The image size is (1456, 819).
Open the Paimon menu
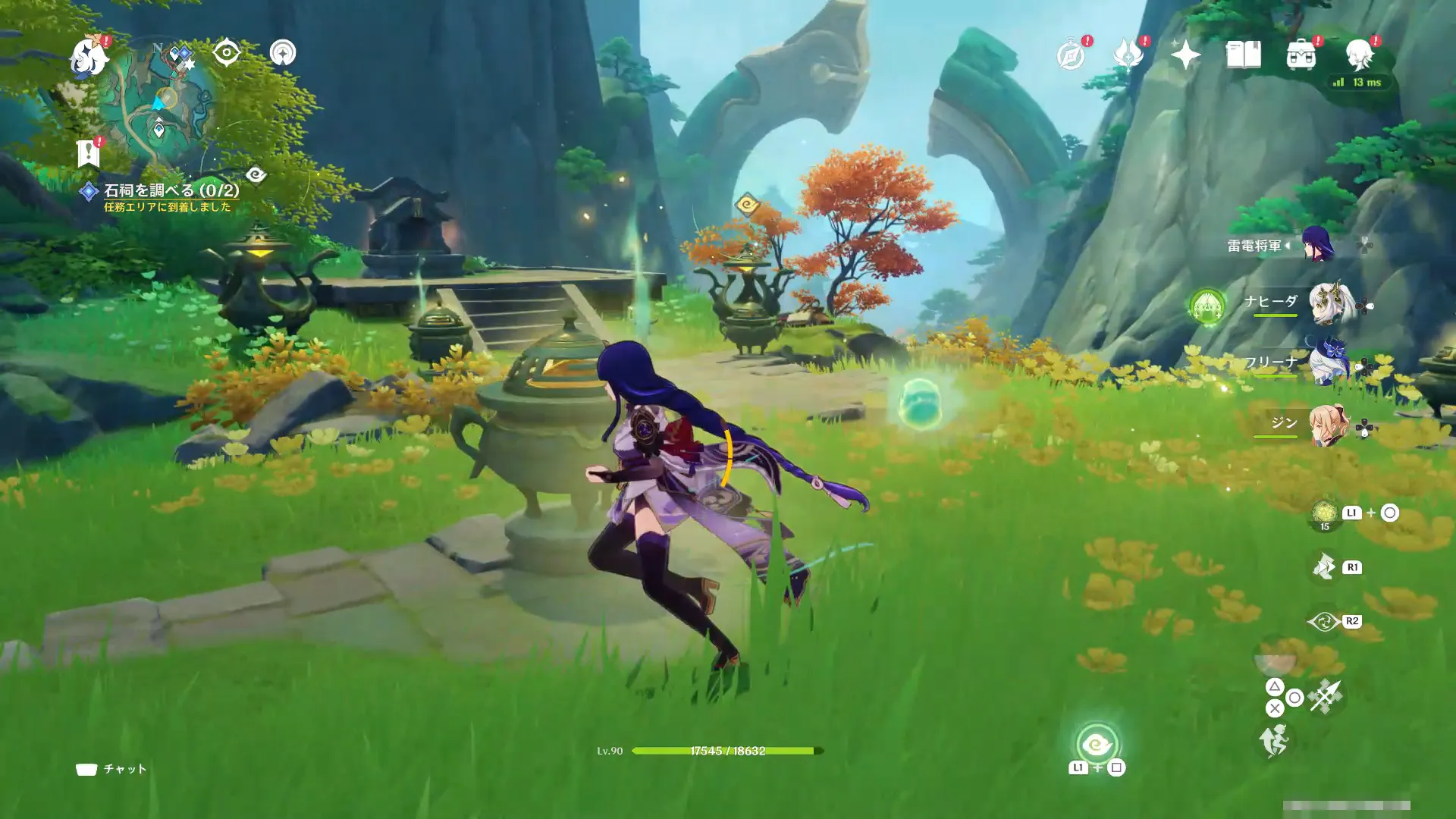[89, 57]
